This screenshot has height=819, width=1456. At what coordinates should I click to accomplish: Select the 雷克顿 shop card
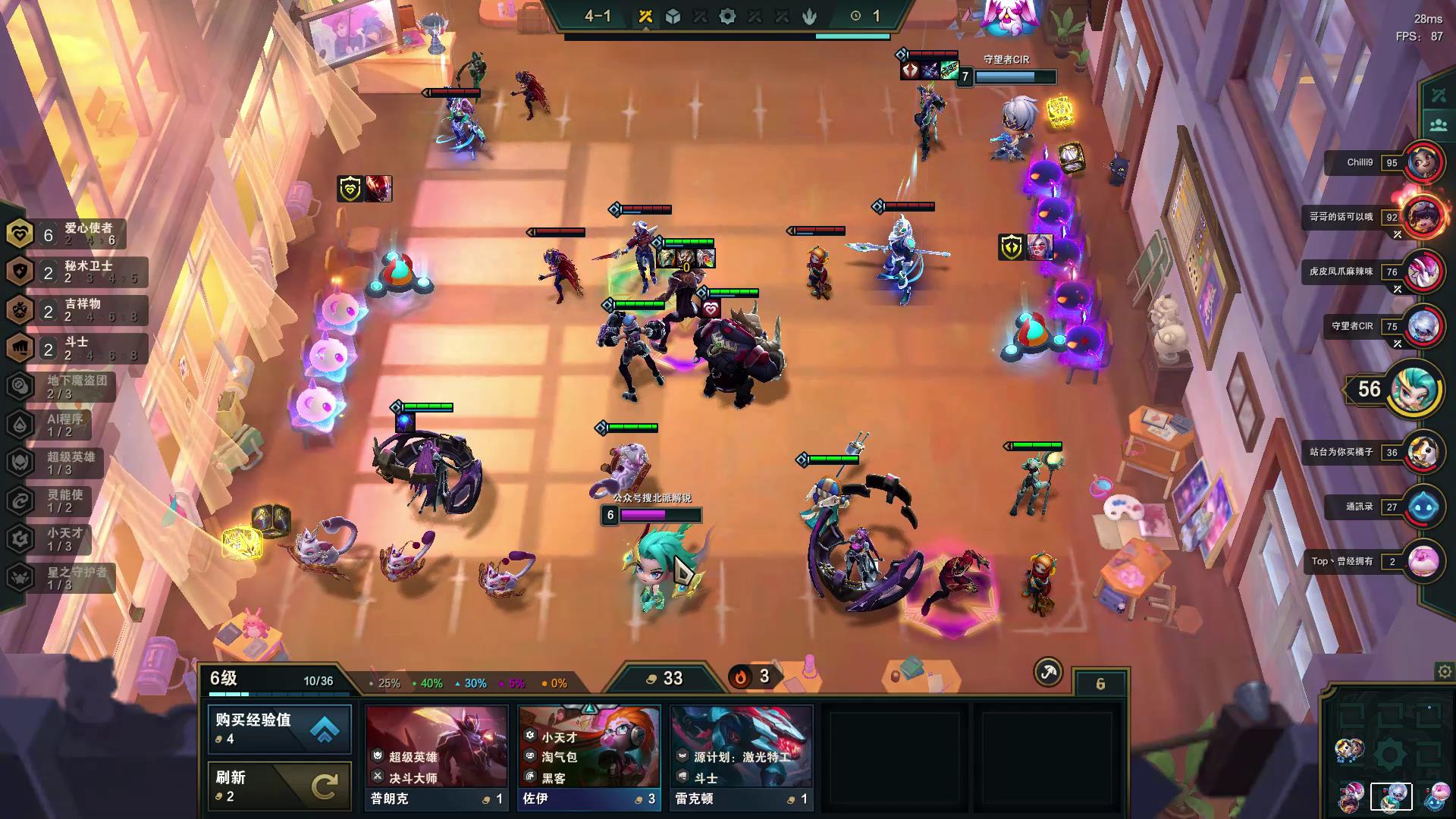[x=741, y=757]
